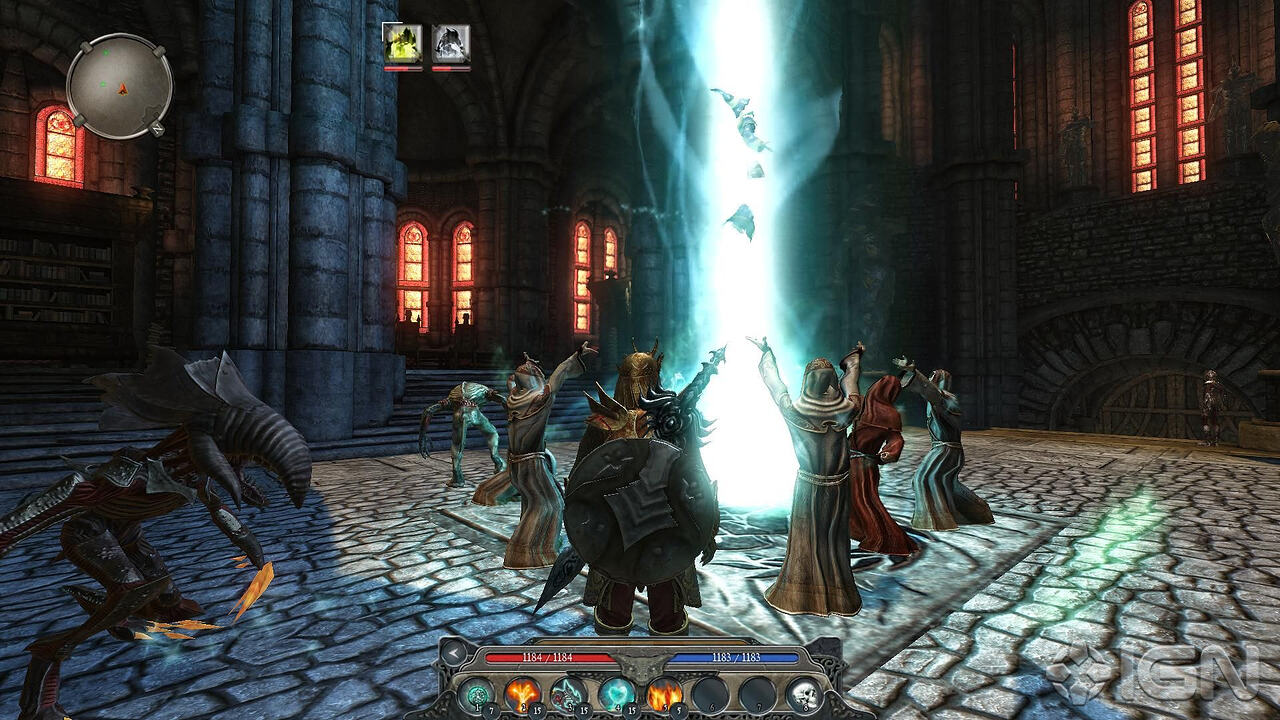The width and height of the screenshot is (1280, 720).
Task: Select the yellow-green summoned creature portrait
Action: pyautogui.click(x=402, y=43)
